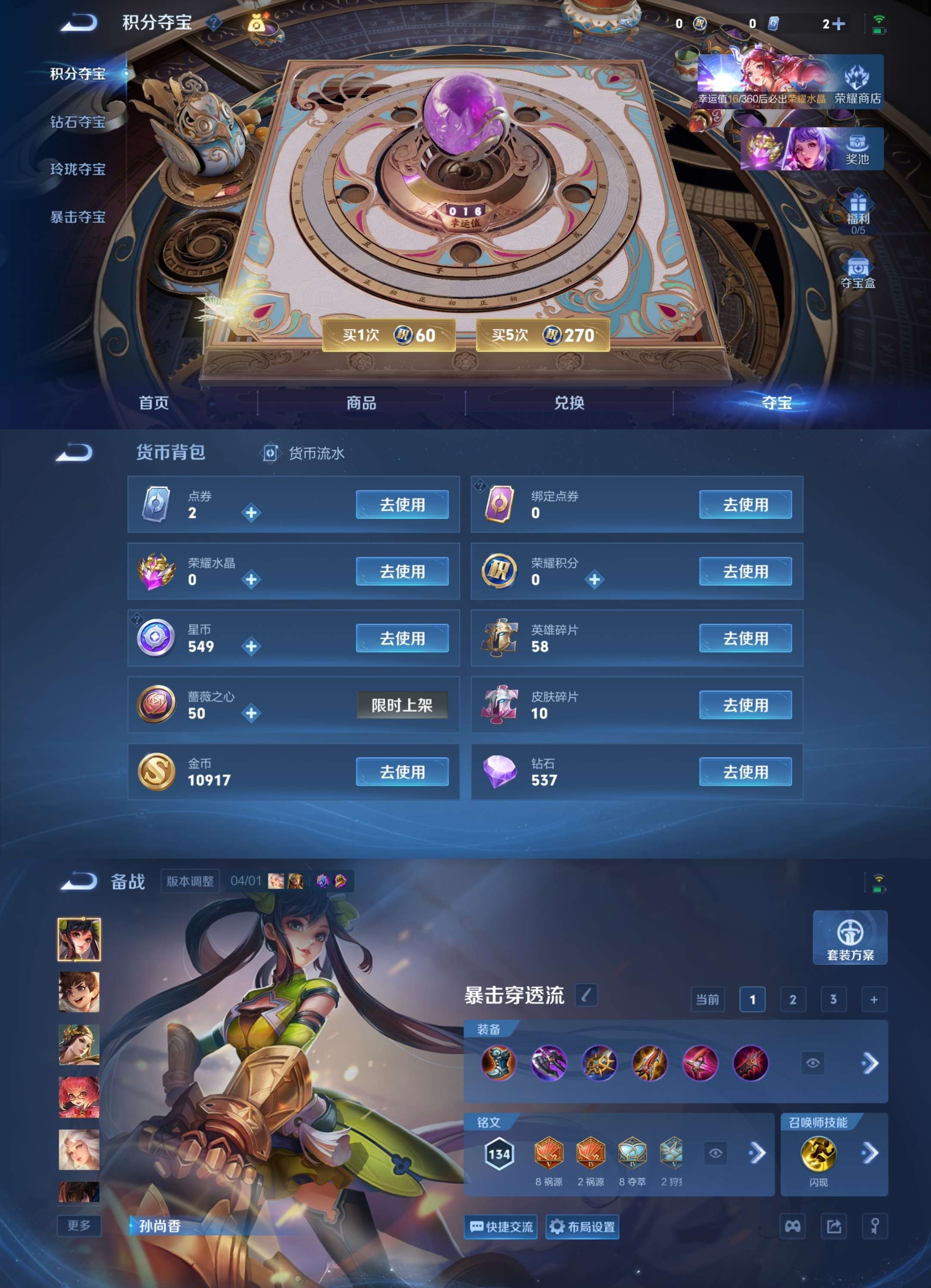Viewport: 931px width, 1288px height.
Task: Click the 福利 0/5 progress indicator
Action: (858, 231)
